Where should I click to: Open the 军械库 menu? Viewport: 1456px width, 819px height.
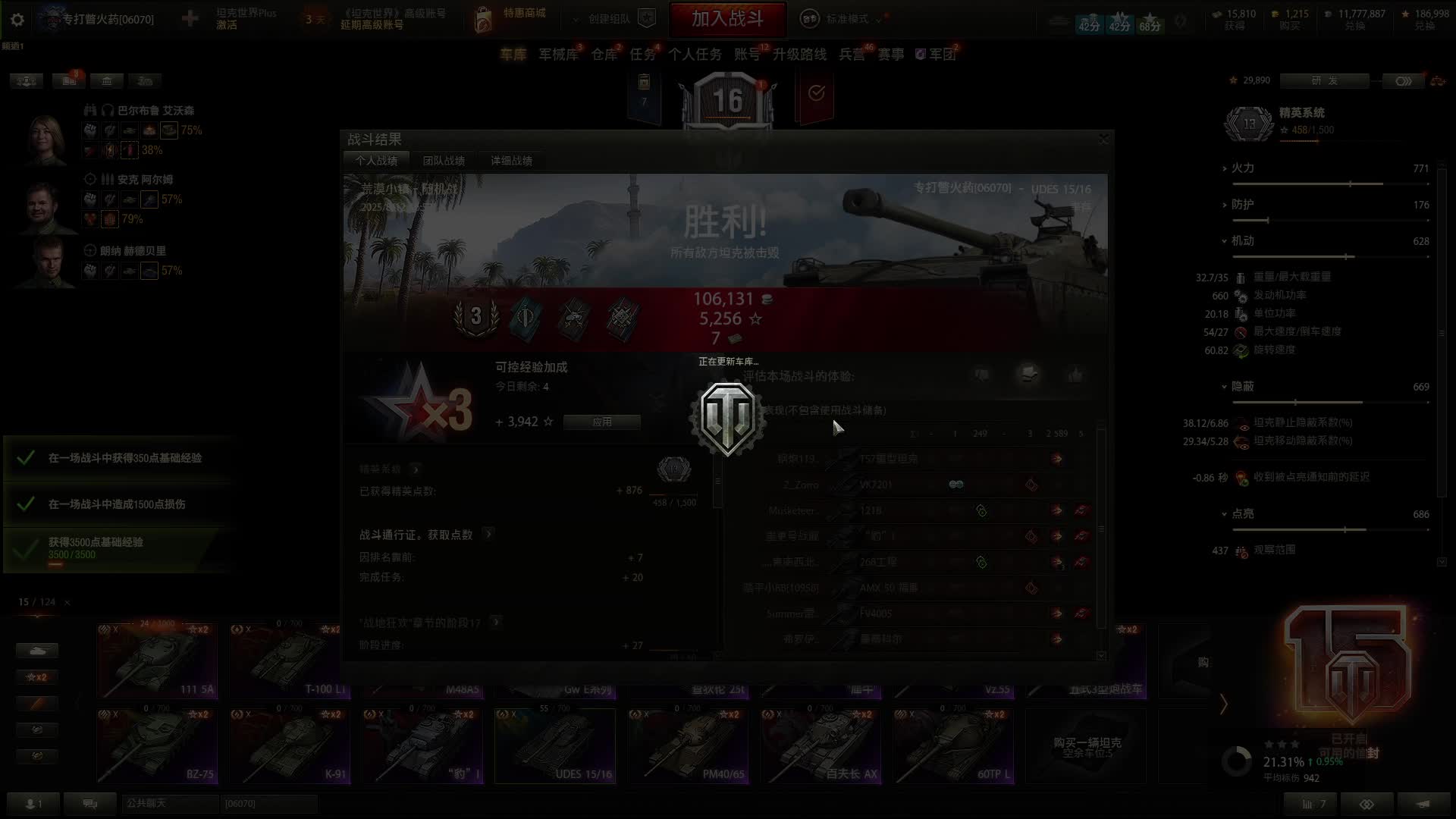pos(558,55)
